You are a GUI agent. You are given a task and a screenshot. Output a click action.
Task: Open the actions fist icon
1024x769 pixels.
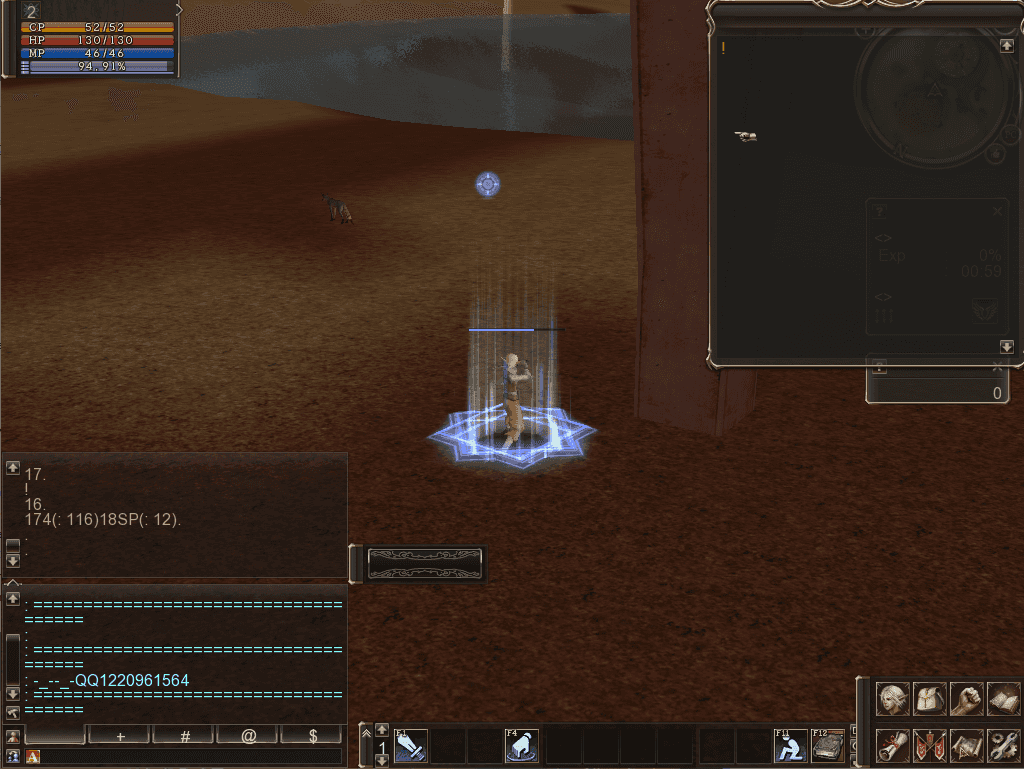tap(967, 698)
